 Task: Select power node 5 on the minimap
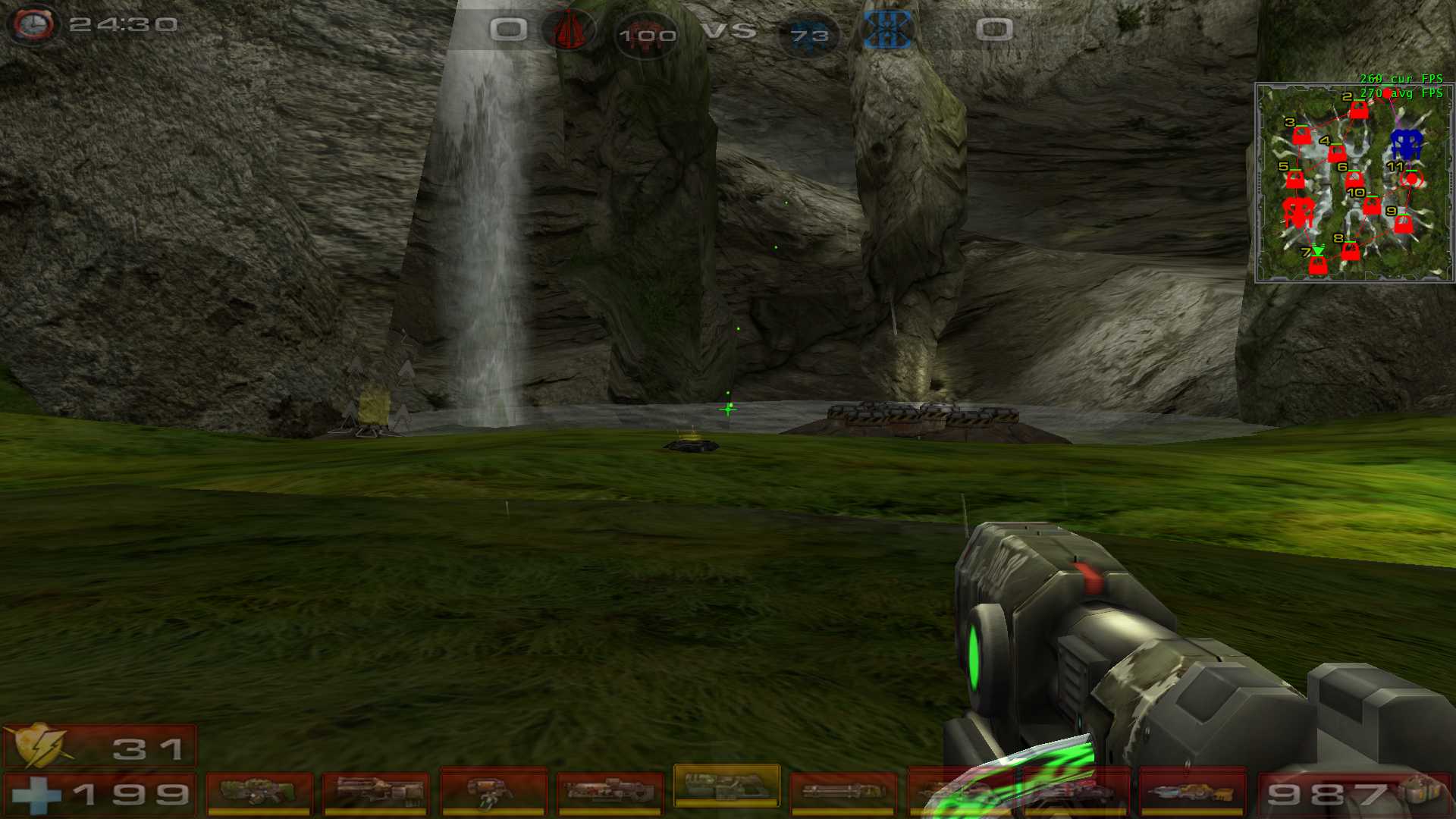(1295, 180)
